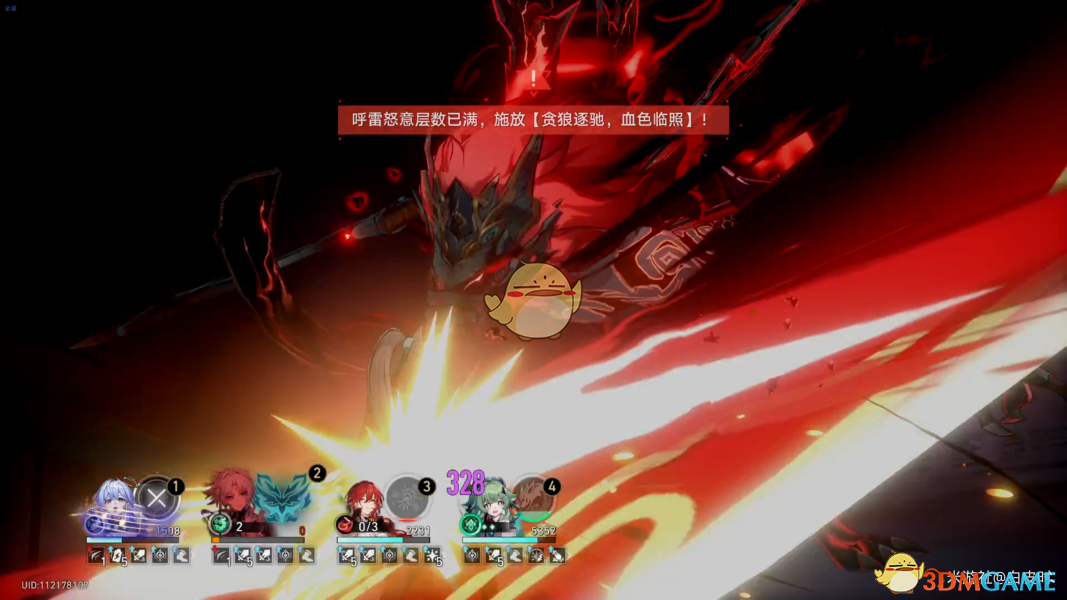Image resolution: width=1067 pixels, height=600 pixels.
Task: Activate slot 1's crossed-out ultimate icon
Action: 156,498
